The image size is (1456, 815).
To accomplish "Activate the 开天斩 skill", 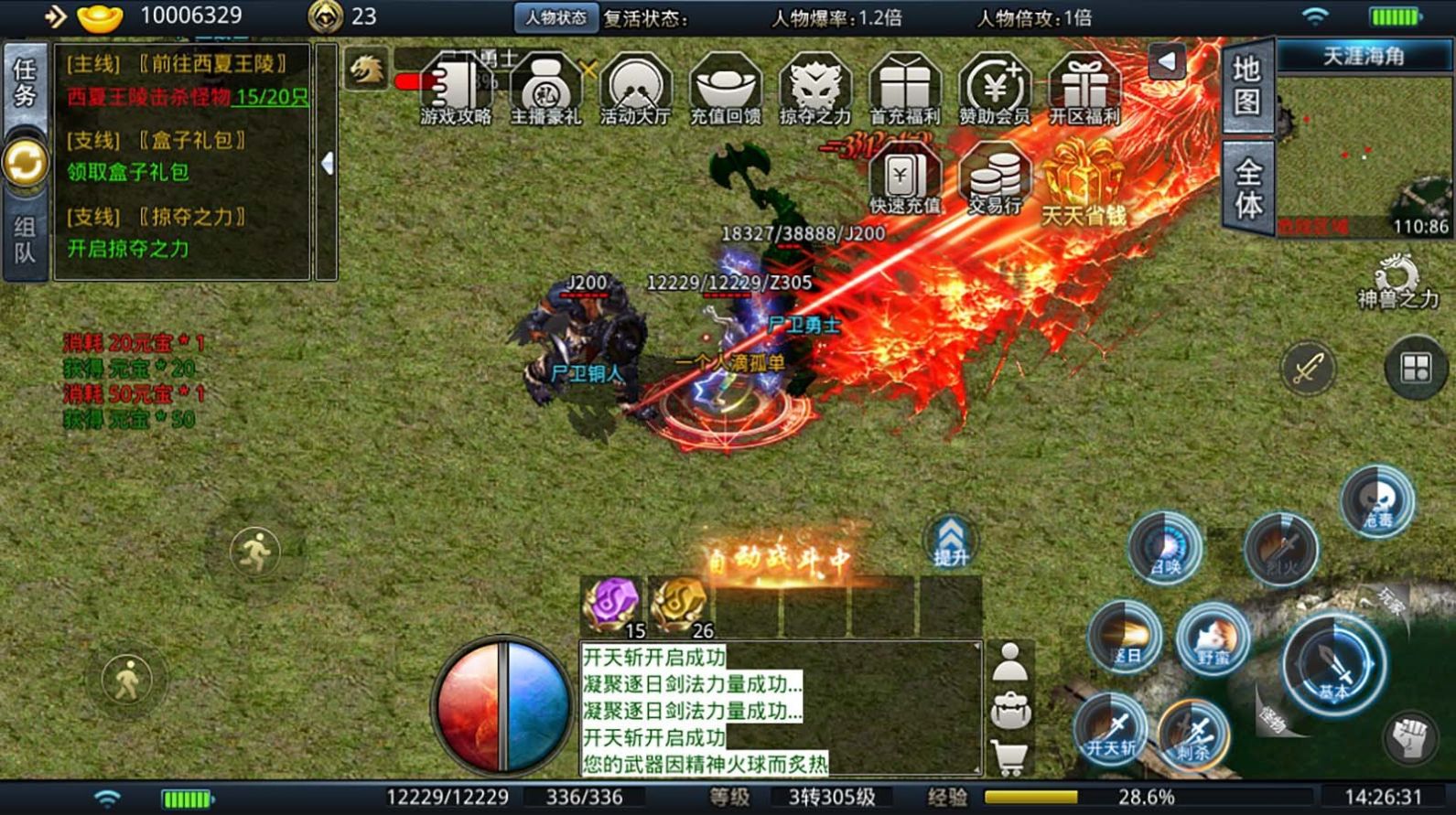I will click(x=1111, y=729).
